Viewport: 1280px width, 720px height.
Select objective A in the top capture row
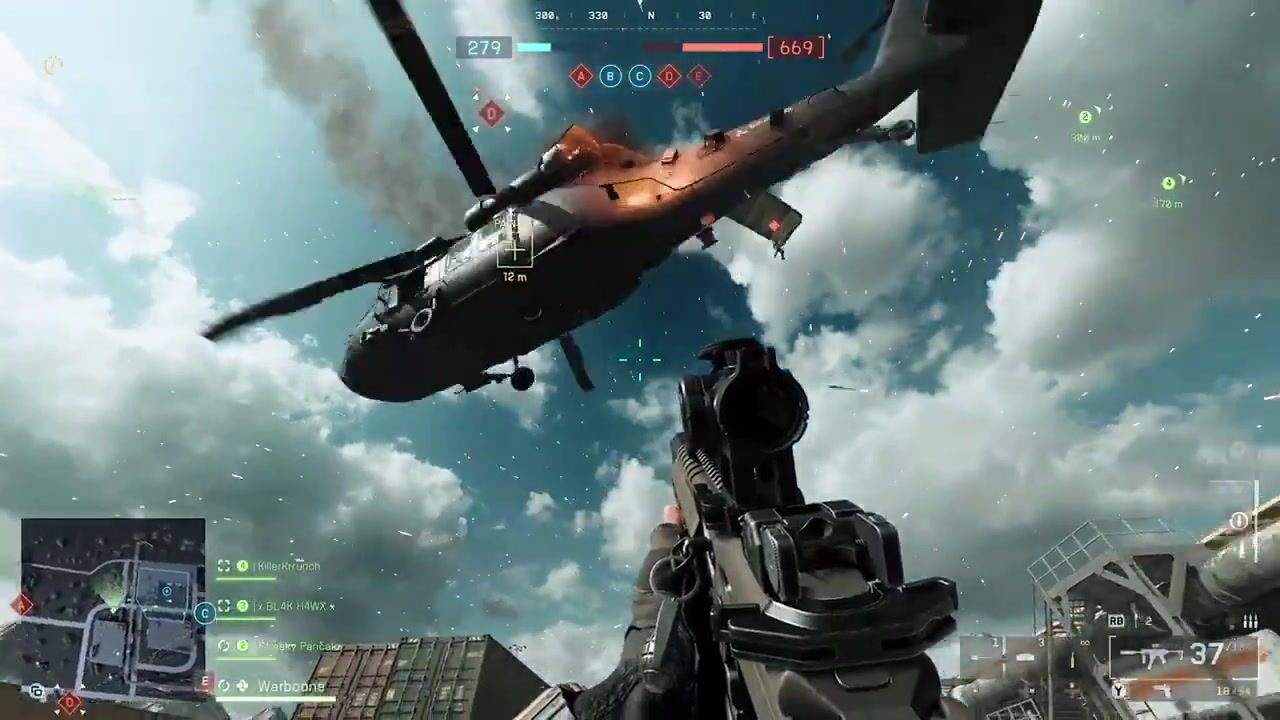pos(581,76)
